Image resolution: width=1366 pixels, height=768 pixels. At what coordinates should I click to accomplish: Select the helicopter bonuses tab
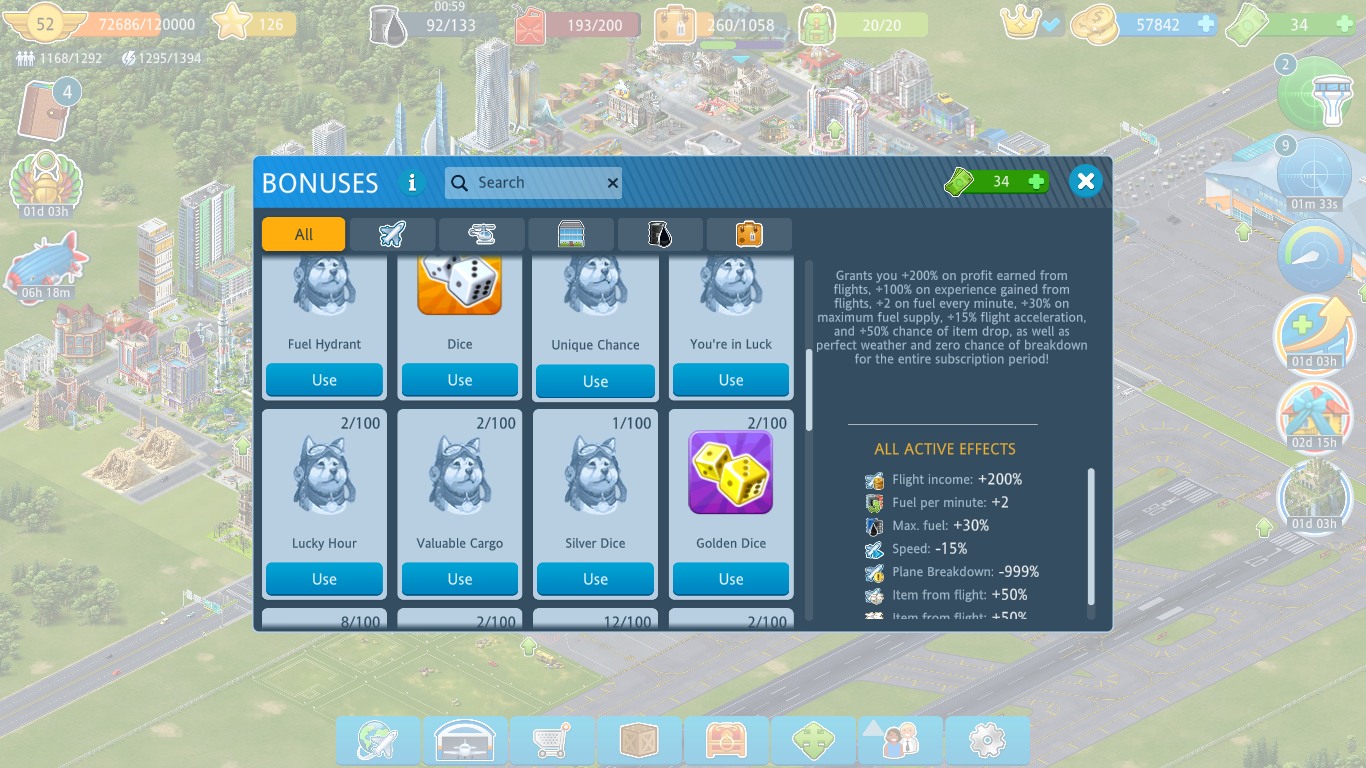[x=481, y=234]
